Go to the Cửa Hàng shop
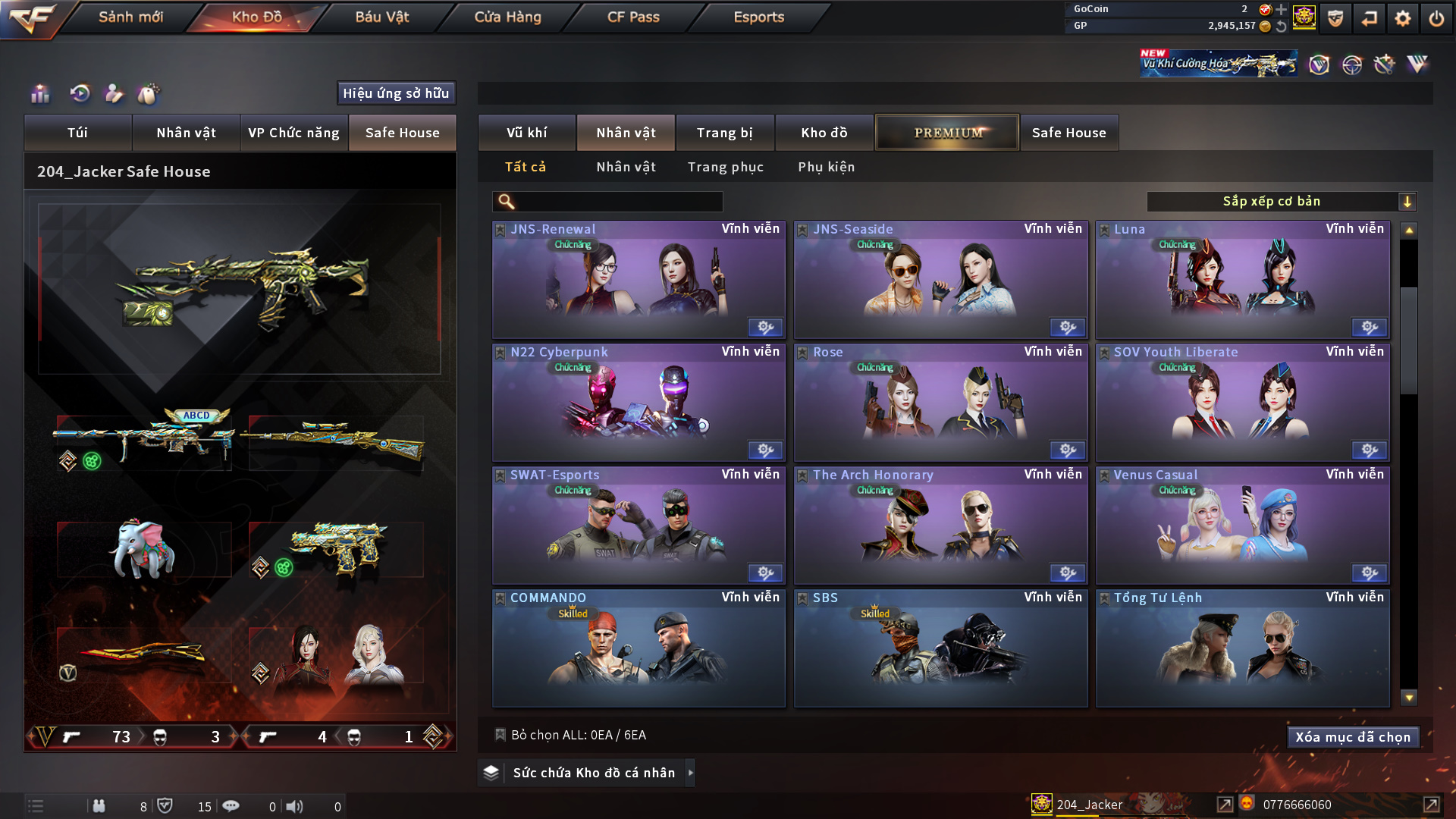Screen dimensions: 1456x819 coord(507,17)
